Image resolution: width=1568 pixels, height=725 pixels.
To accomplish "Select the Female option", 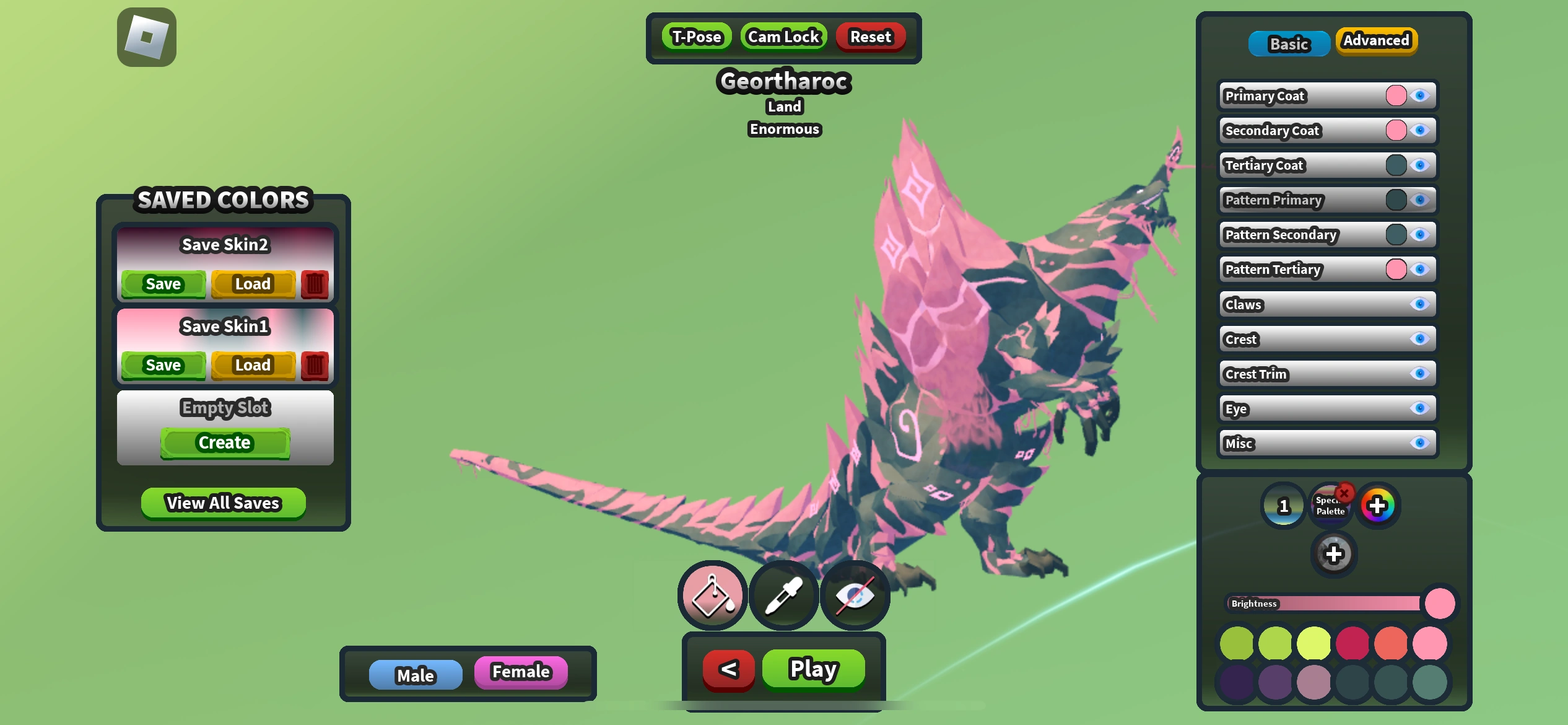I will pos(521,671).
